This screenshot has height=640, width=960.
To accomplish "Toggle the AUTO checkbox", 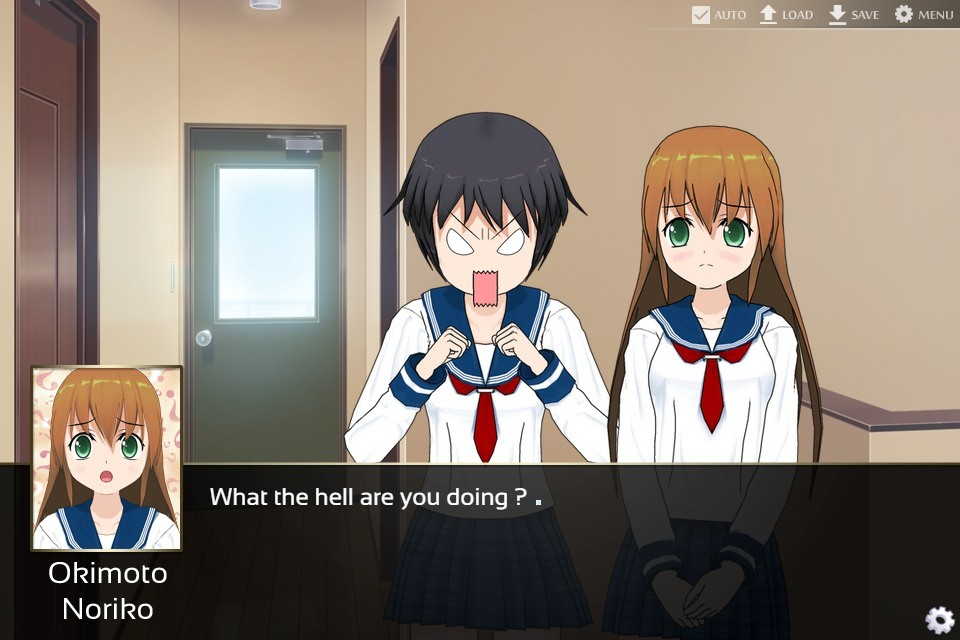I will click(x=701, y=15).
